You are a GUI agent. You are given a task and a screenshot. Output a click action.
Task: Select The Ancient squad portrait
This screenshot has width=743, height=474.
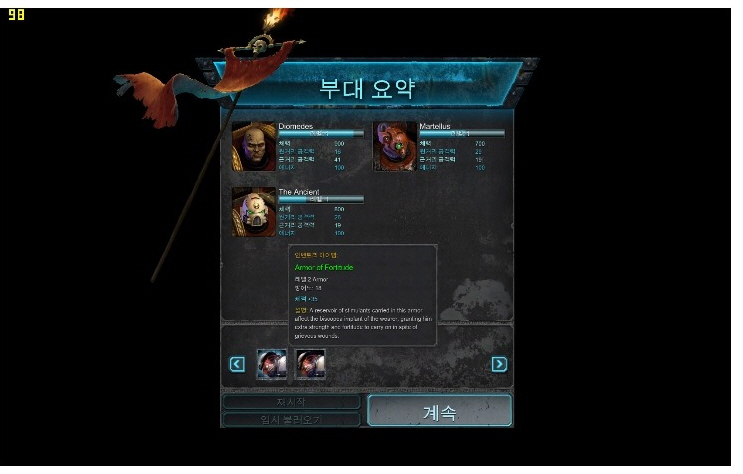point(254,211)
